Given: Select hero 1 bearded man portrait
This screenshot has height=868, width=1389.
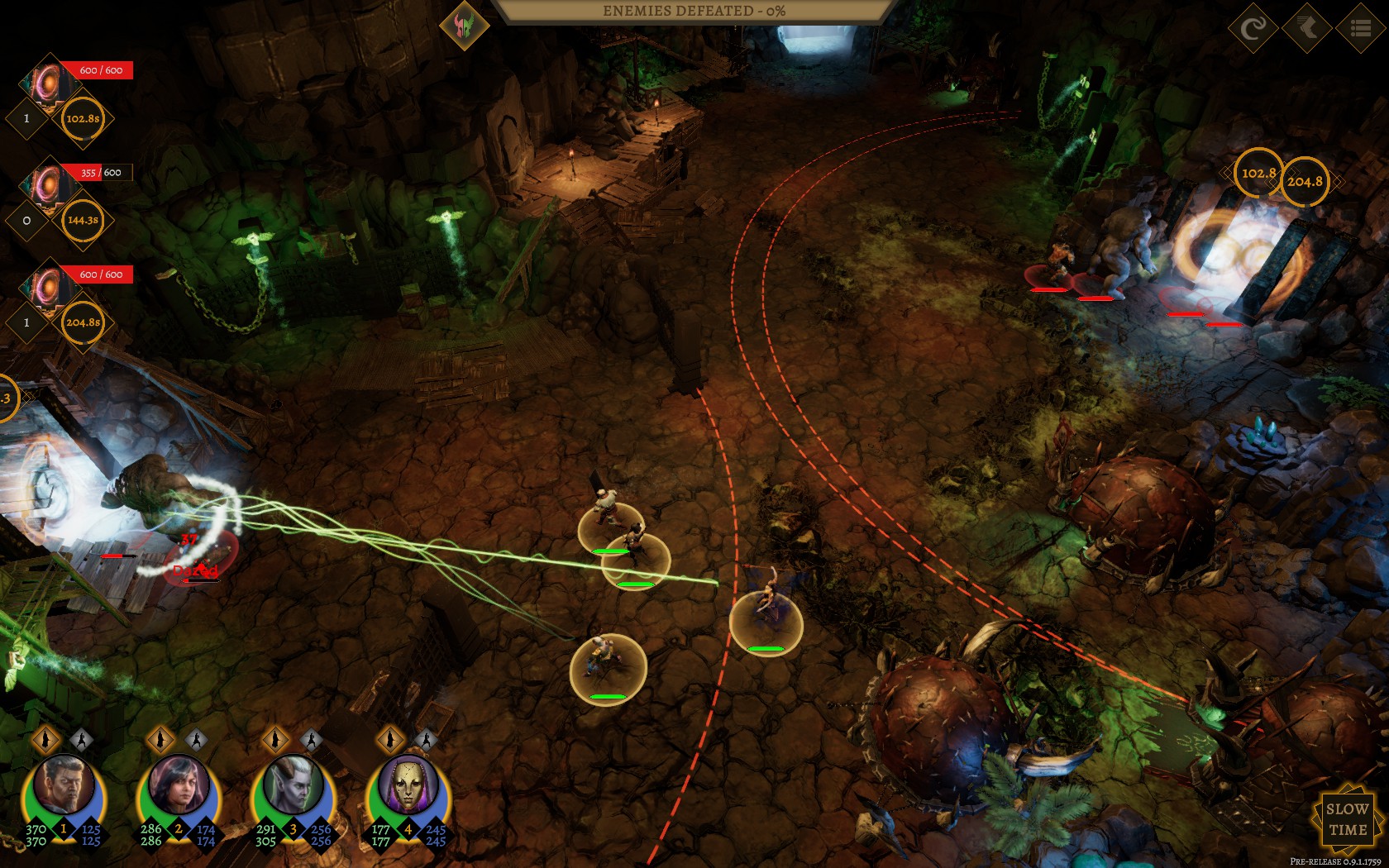Looking at the screenshot, I should 64,787.
